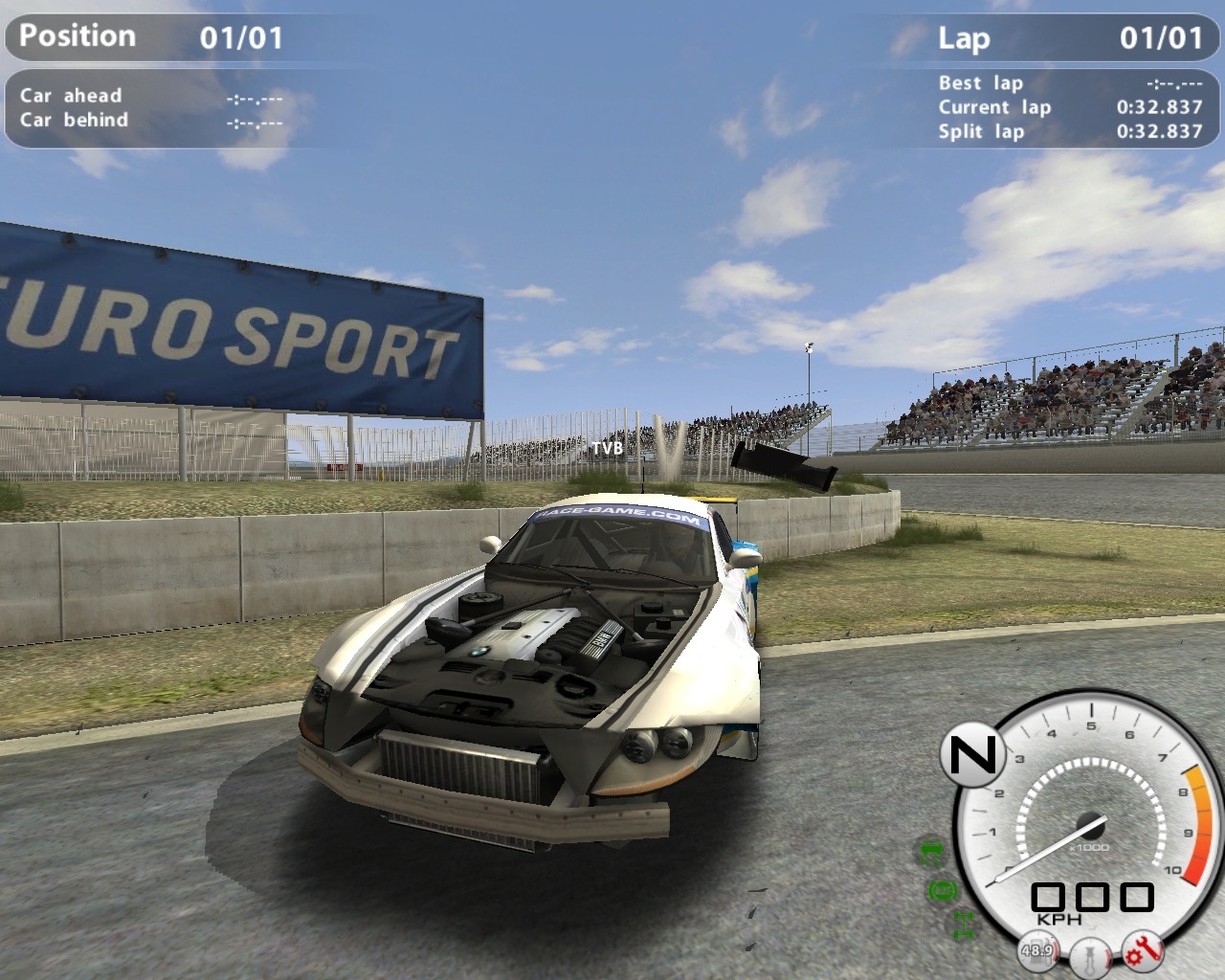Click the red wrench damage icon
This screenshot has width=1225, height=980.
[x=1143, y=950]
